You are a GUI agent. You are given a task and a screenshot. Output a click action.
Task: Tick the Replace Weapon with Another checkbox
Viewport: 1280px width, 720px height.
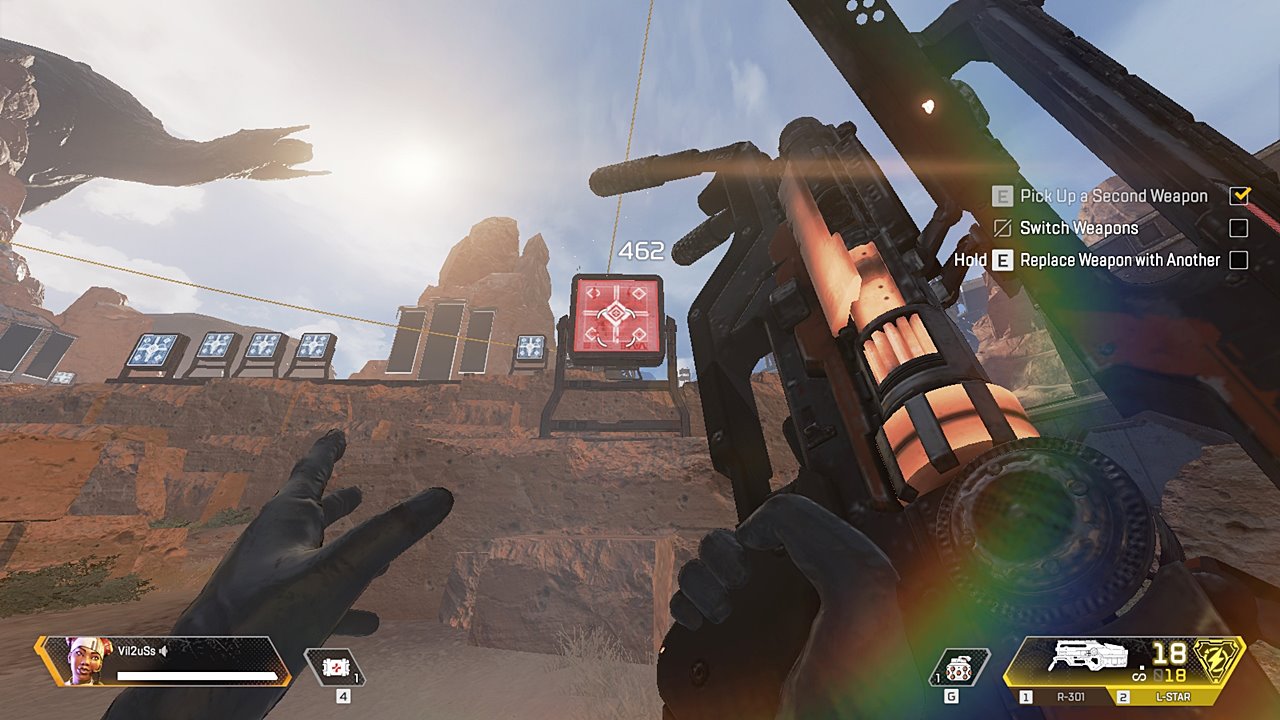1239,260
